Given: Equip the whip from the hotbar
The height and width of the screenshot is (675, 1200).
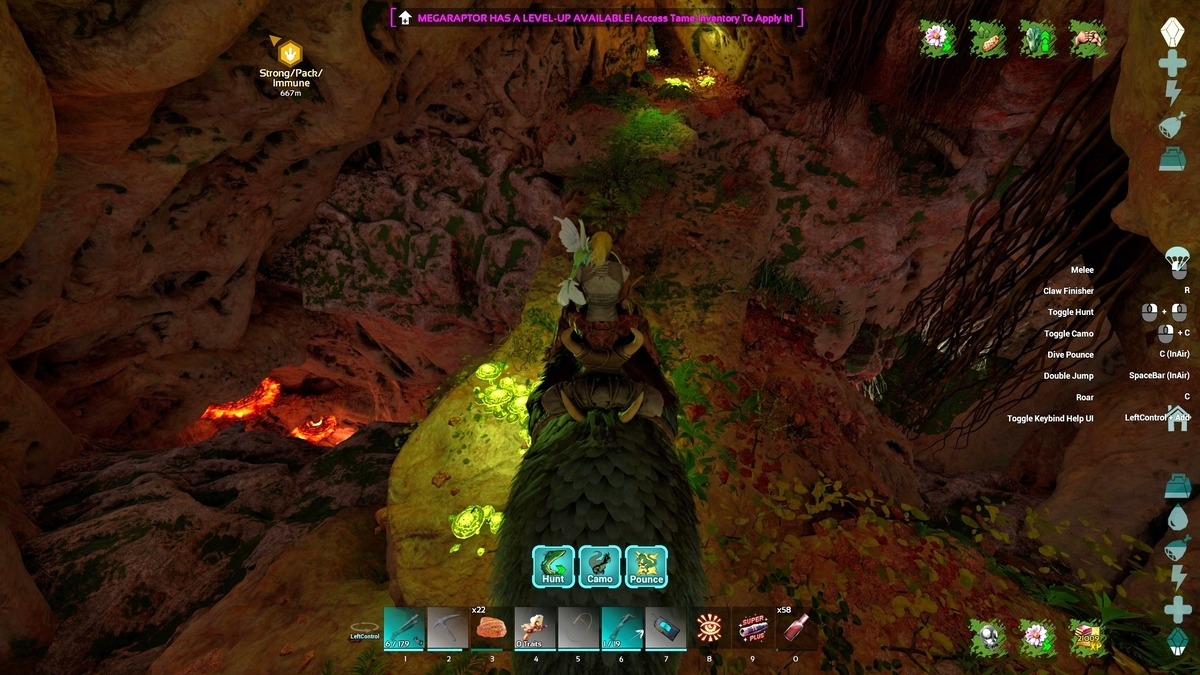Looking at the screenshot, I should pos(578,628).
